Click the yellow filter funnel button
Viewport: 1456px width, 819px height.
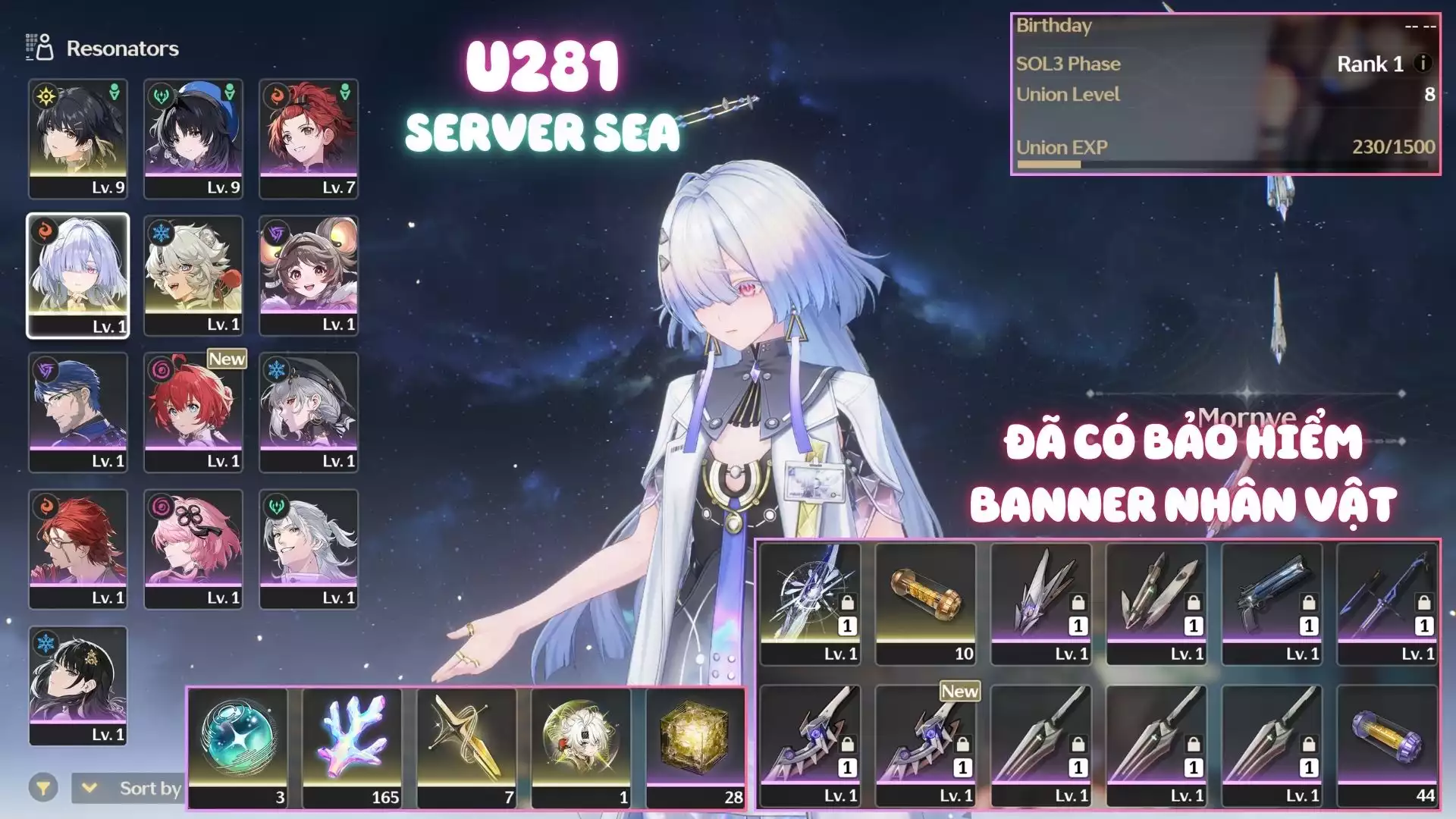(x=43, y=789)
